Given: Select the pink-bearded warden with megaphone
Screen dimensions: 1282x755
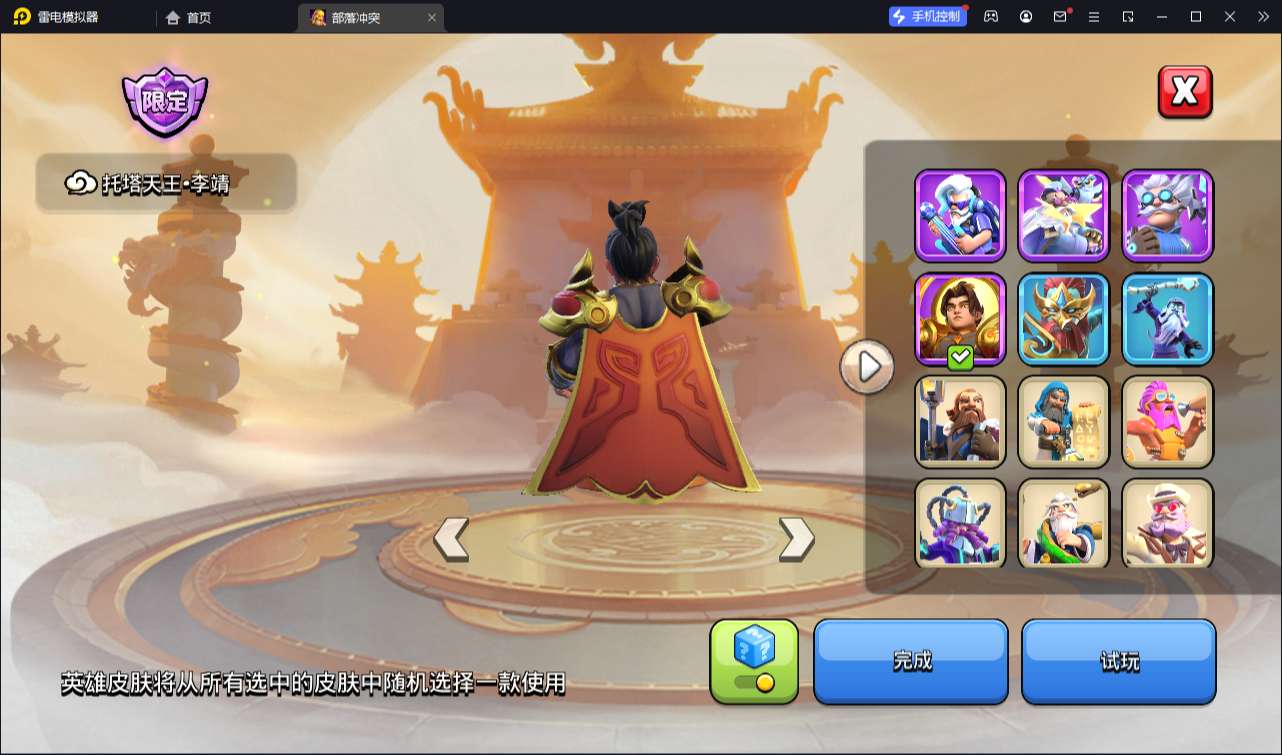Looking at the screenshot, I should (1167, 422).
